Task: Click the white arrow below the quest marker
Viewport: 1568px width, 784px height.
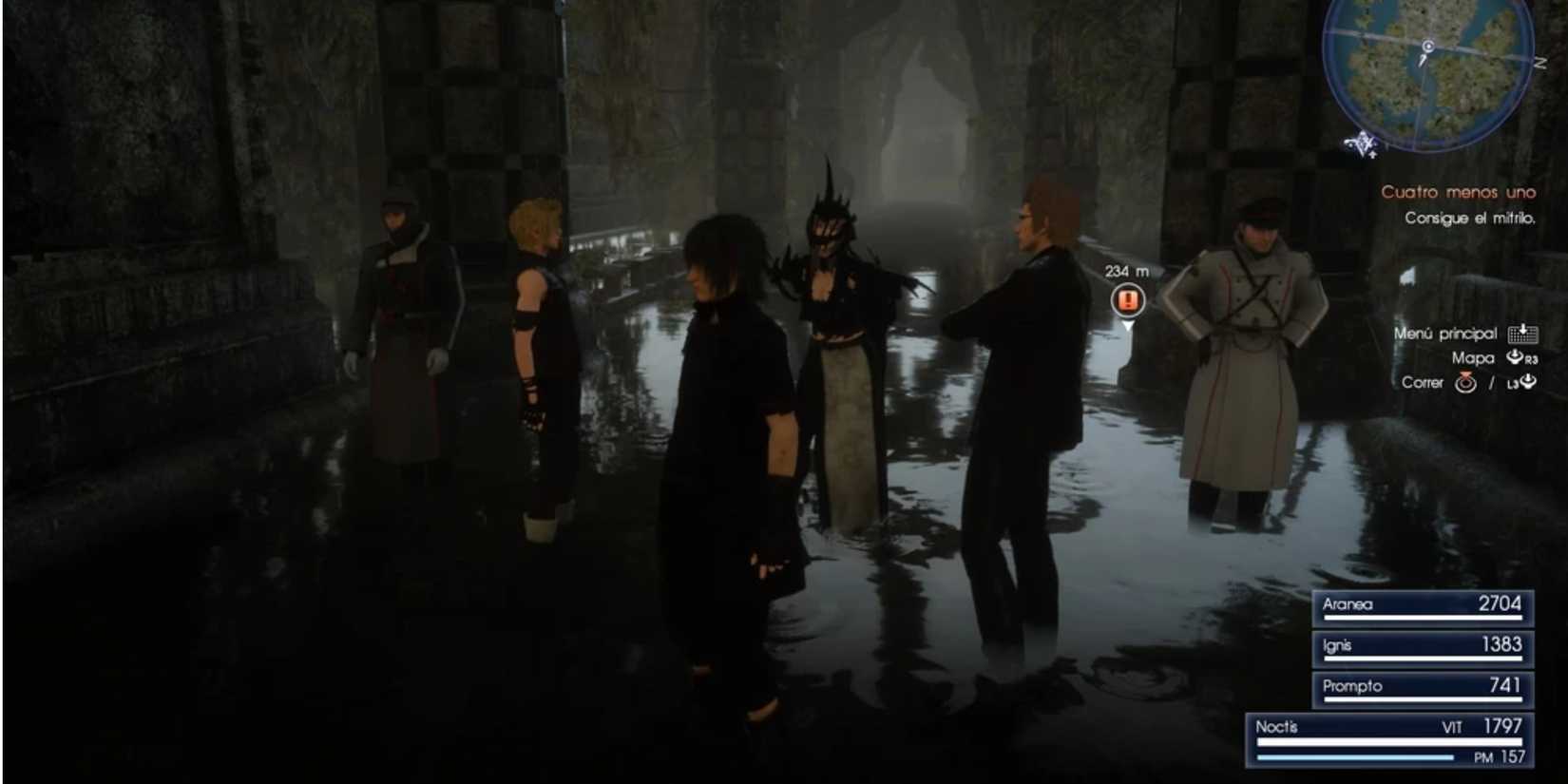Action: (1128, 323)
